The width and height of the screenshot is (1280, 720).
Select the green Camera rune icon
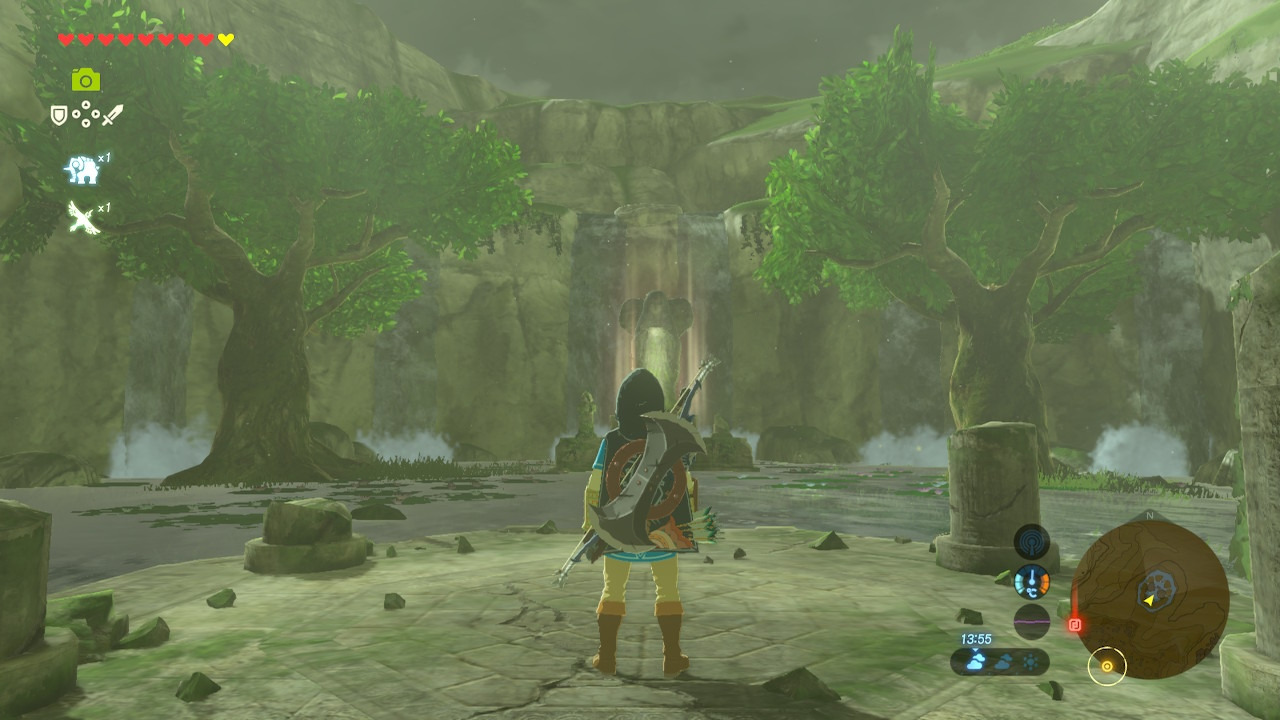tap(86, 80)
